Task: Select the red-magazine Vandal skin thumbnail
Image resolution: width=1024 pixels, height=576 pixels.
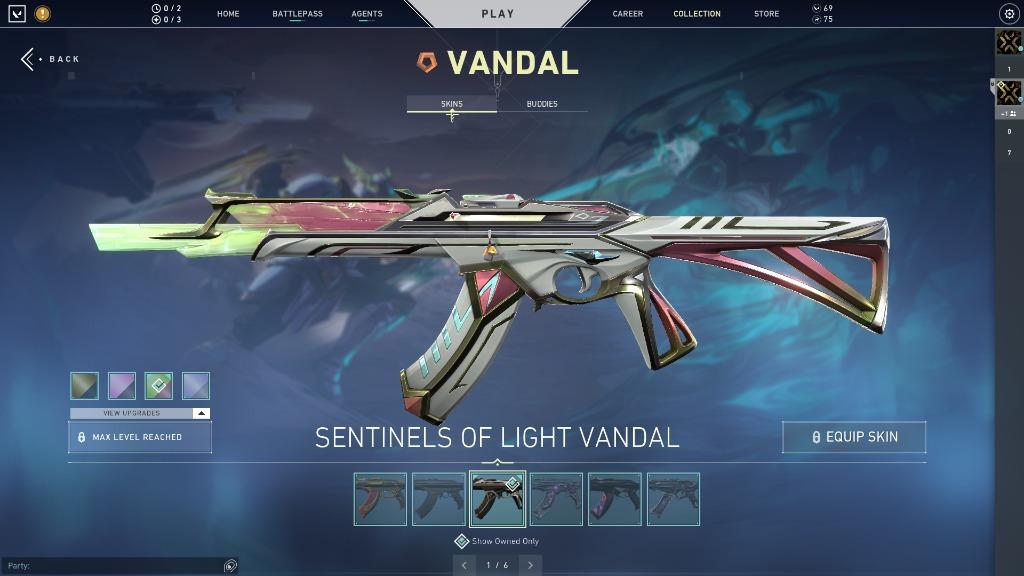Action: click(380, 499)
